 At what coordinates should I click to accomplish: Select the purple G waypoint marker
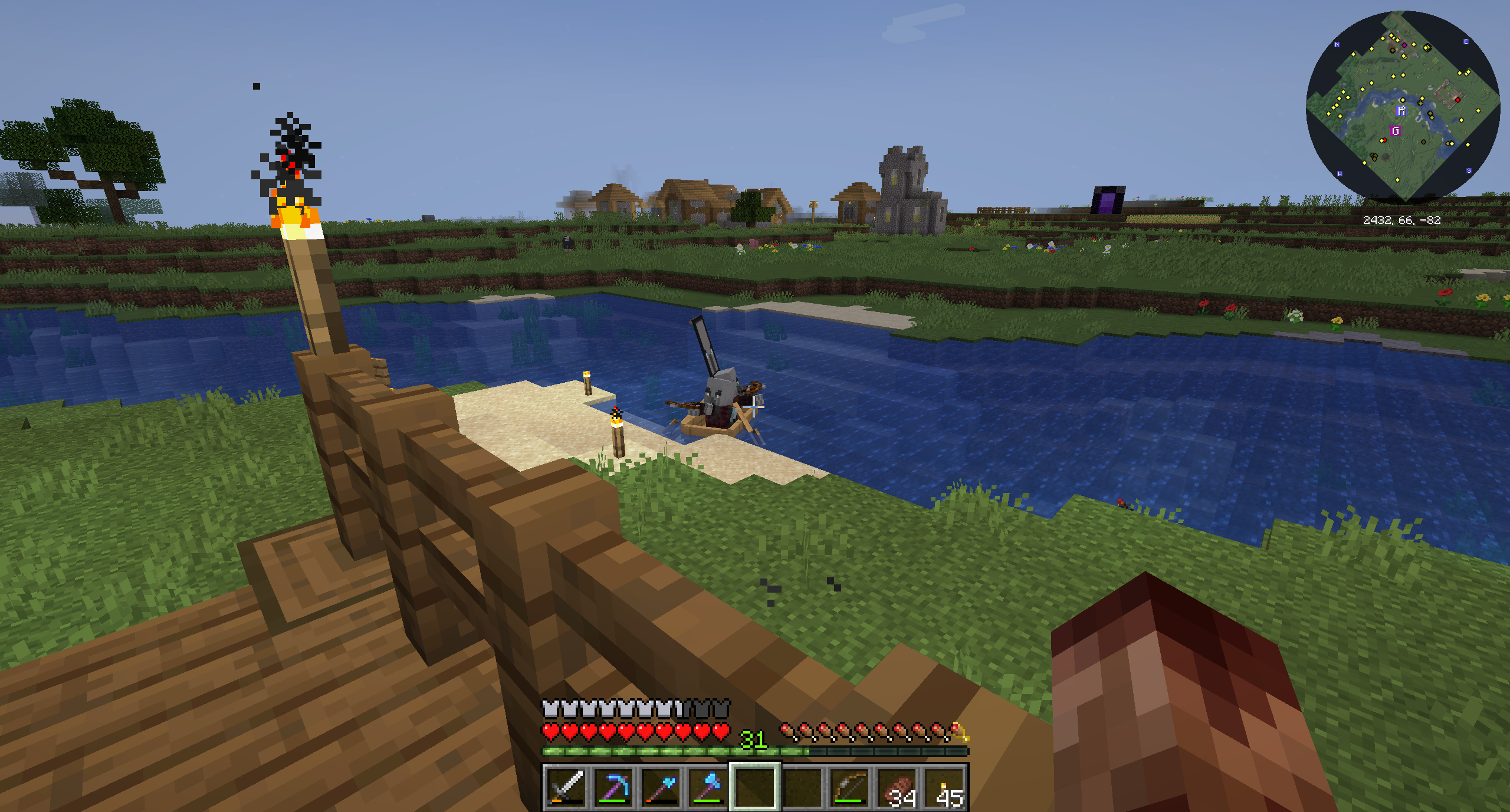pyautogui.click(x=1396, y=131)
